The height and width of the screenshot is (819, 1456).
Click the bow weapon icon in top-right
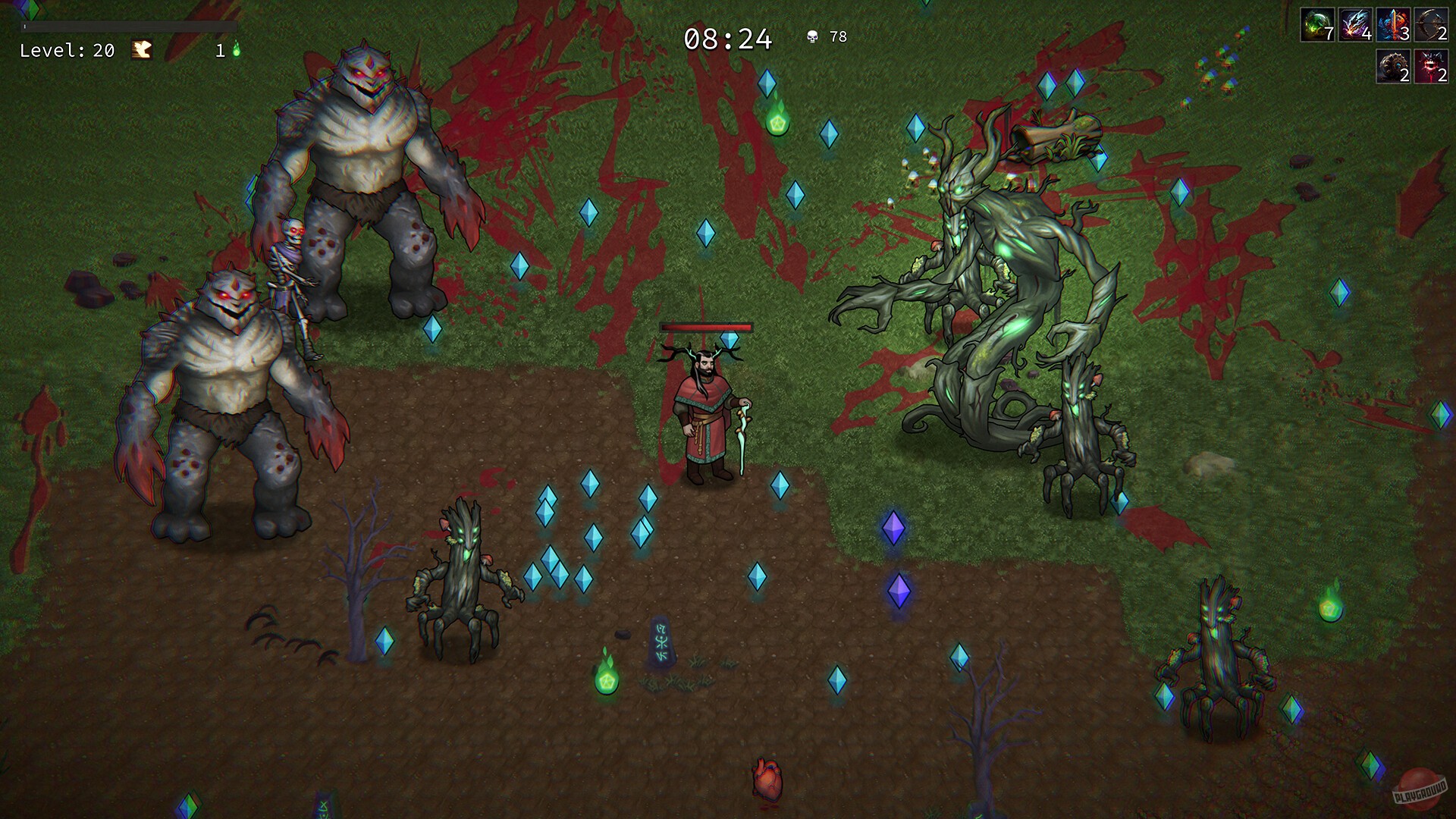tap(1432, 25)
